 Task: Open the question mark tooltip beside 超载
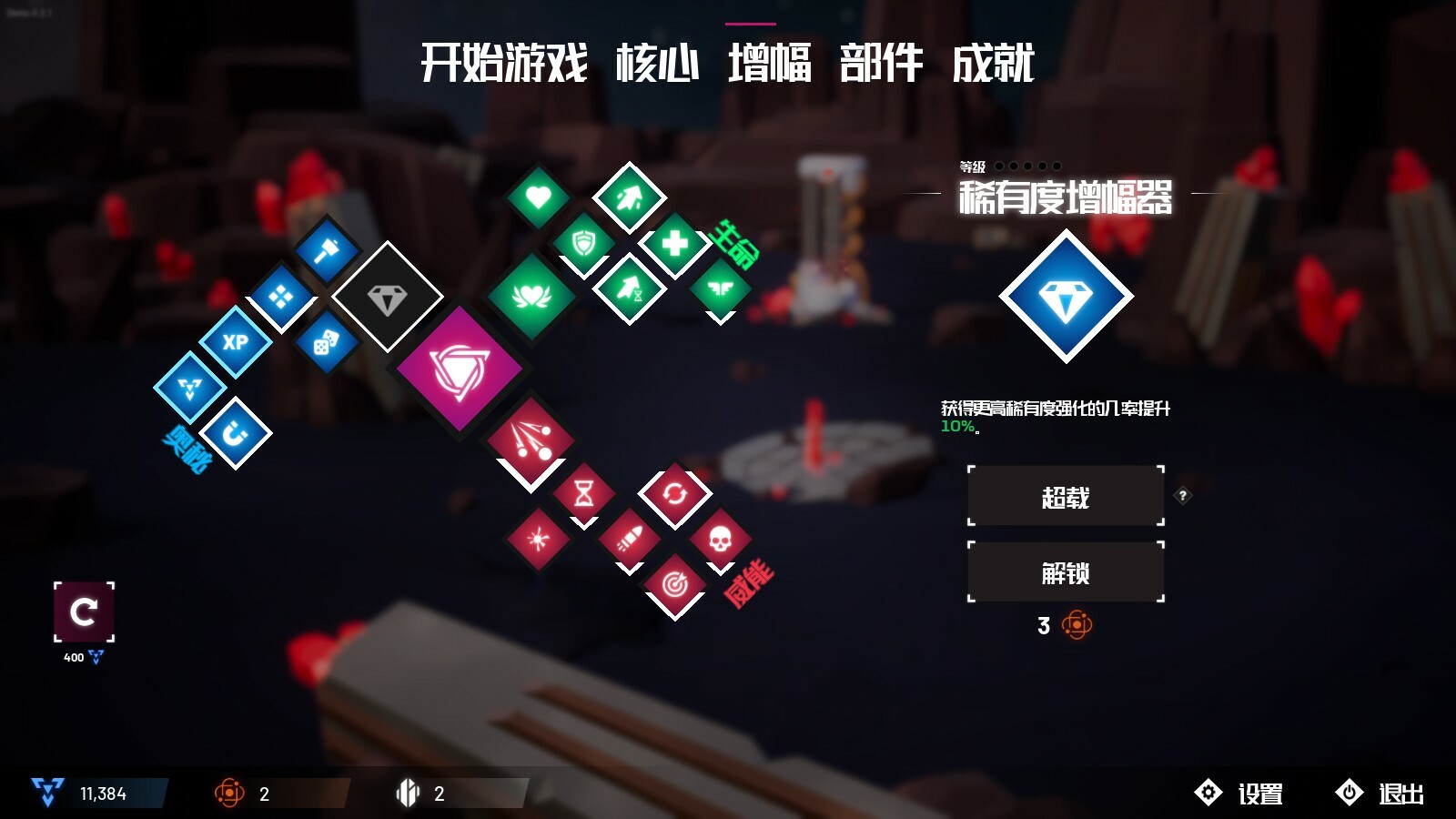pos(1183,494)
